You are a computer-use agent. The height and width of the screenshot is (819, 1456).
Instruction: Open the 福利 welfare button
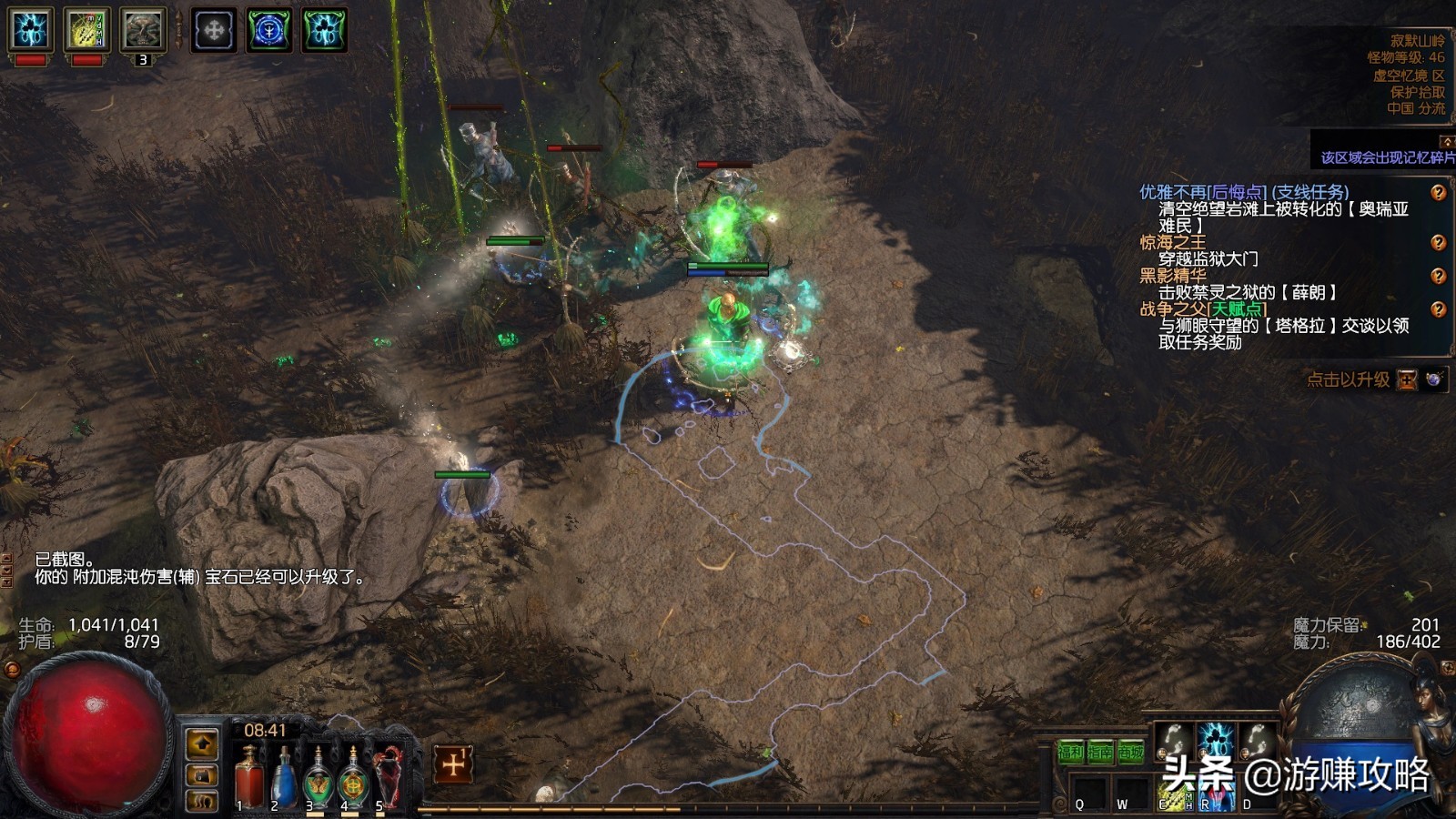[x=1070, y=753]
